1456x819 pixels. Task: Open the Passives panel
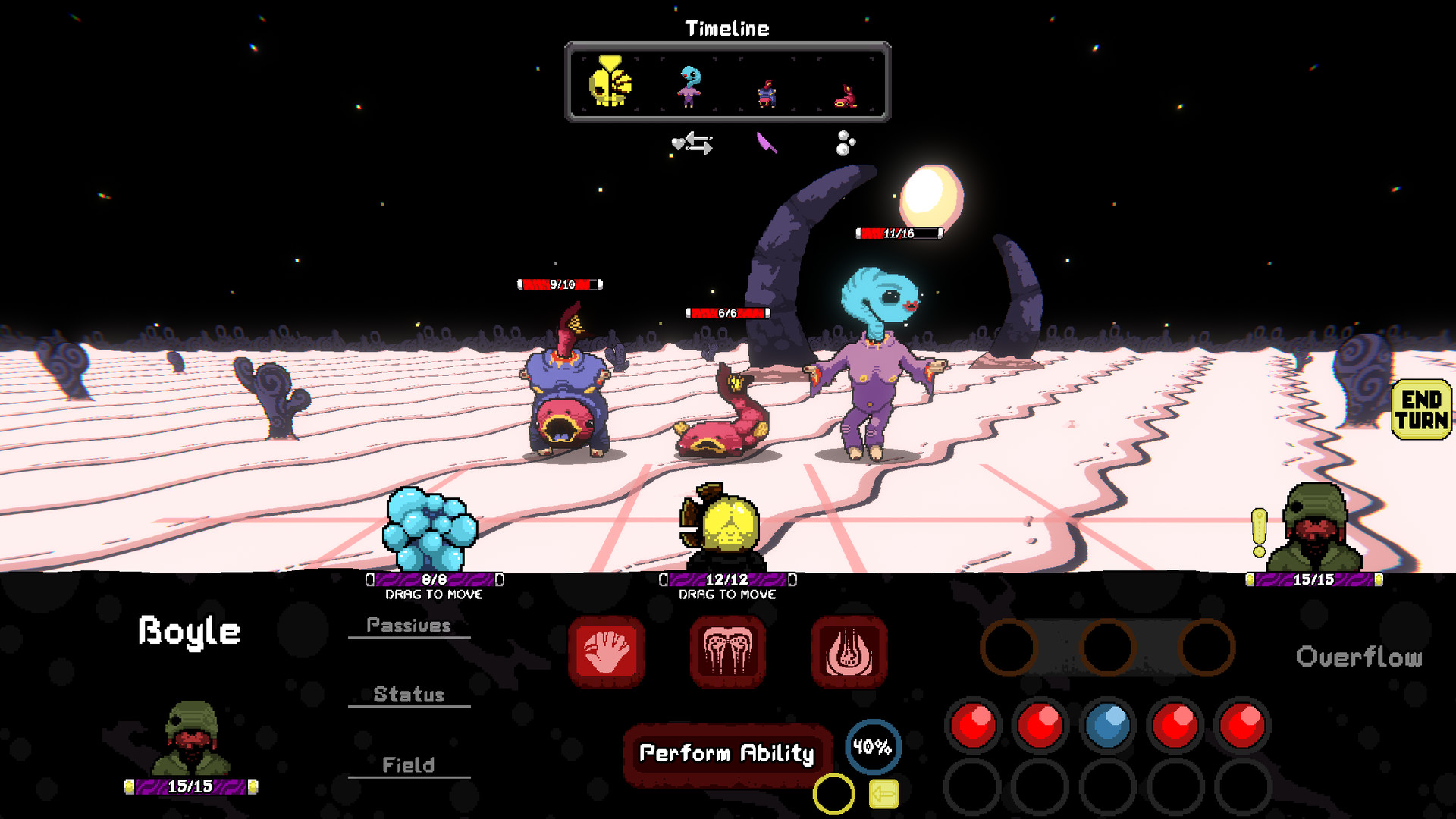(x=409, y=625)
